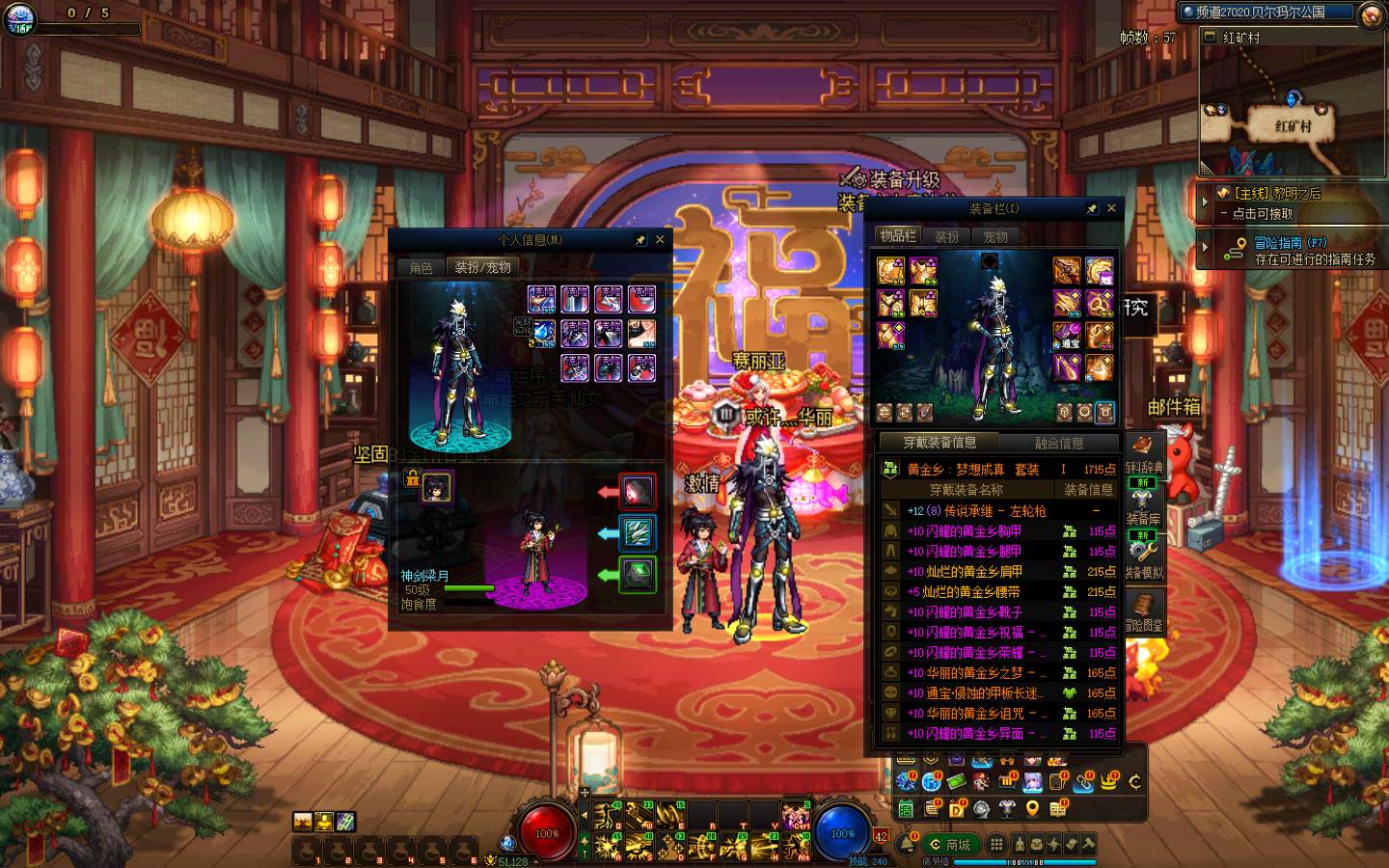The height and width of the screenshot is (868, 1389).
Task: Open the 冒险图鉴 adventure codex button
Action: (x=1143, y=611)
